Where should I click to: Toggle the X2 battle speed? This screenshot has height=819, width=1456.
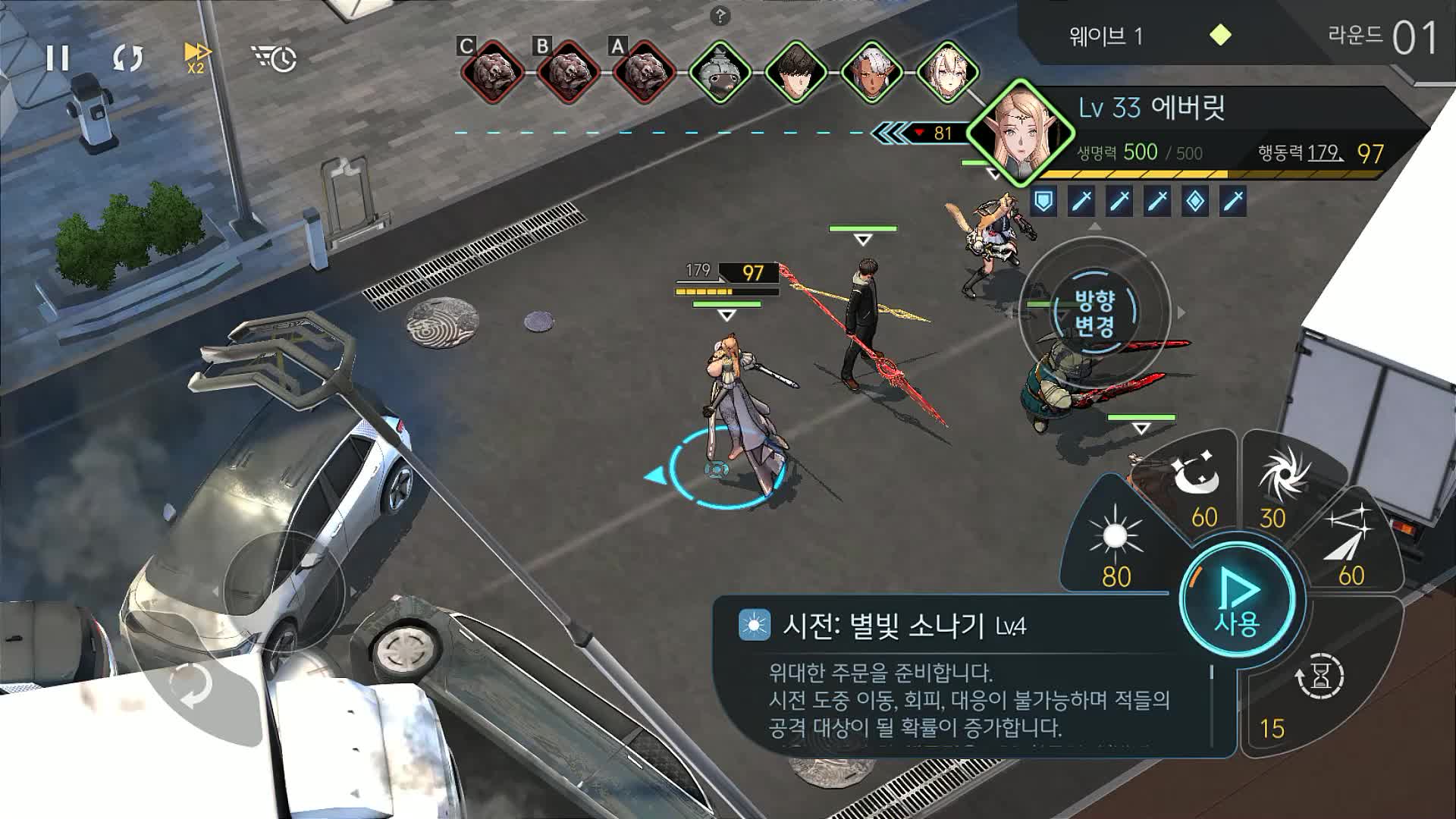pos(197,57)
